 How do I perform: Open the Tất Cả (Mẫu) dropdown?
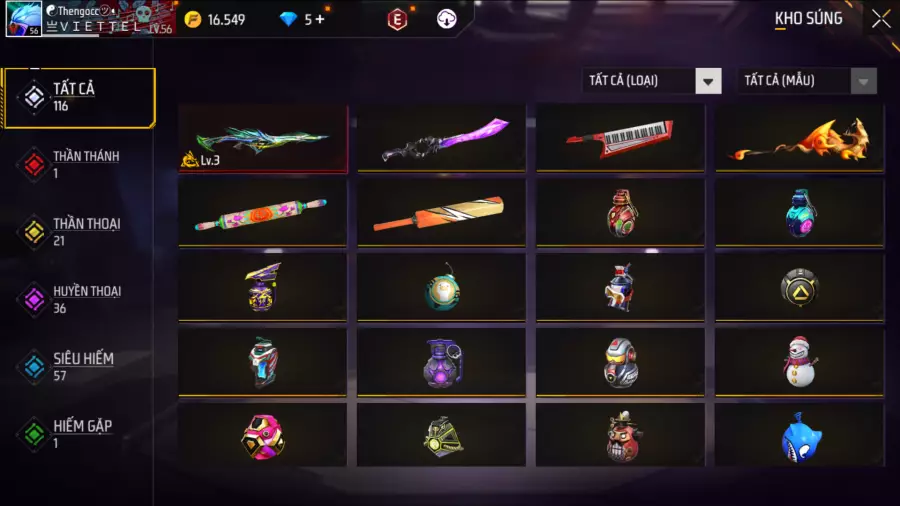pyautogui.click(x=807, y=81)
